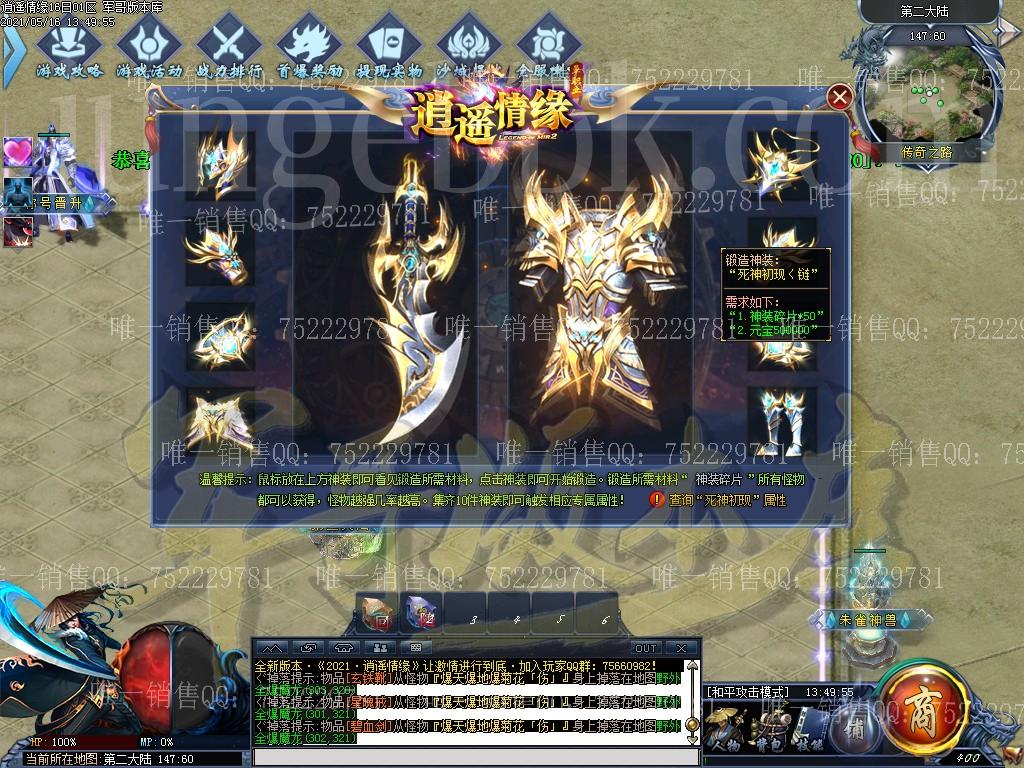
Task: Open the 首爆奖励 first-drop rewards
Action: [309, 49]
